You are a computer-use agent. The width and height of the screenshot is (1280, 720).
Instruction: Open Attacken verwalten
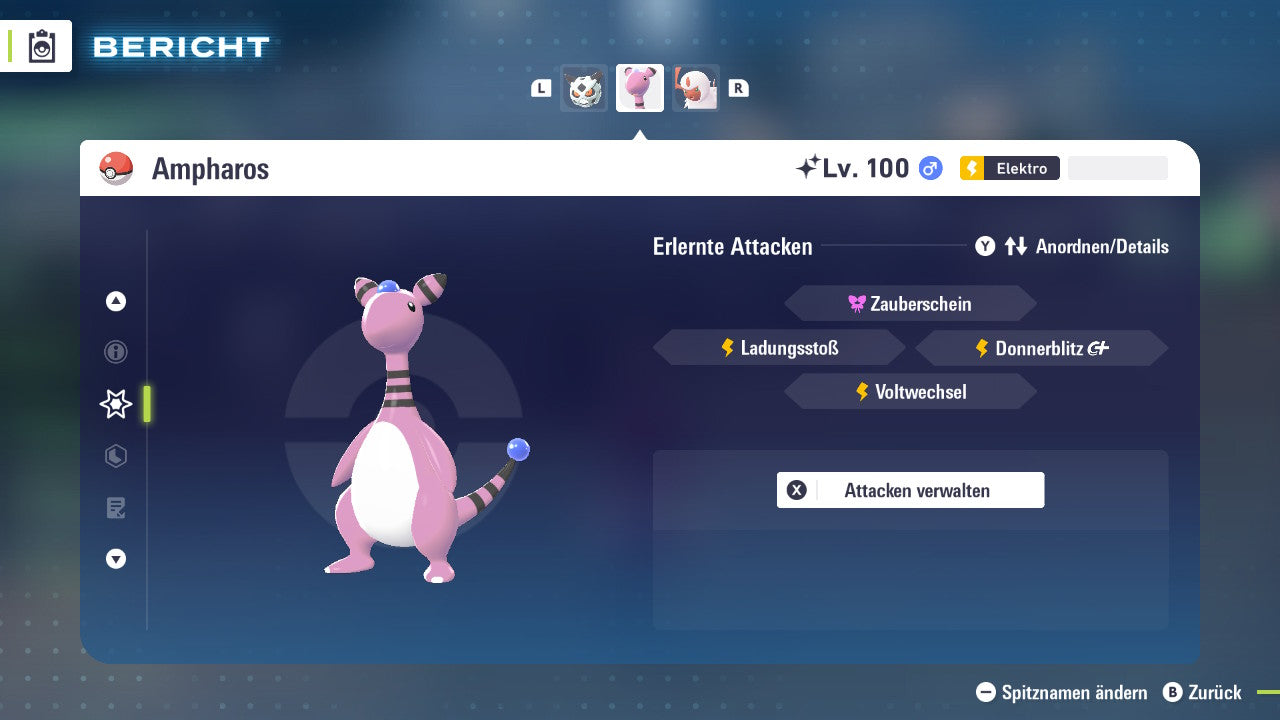point(910,490)
